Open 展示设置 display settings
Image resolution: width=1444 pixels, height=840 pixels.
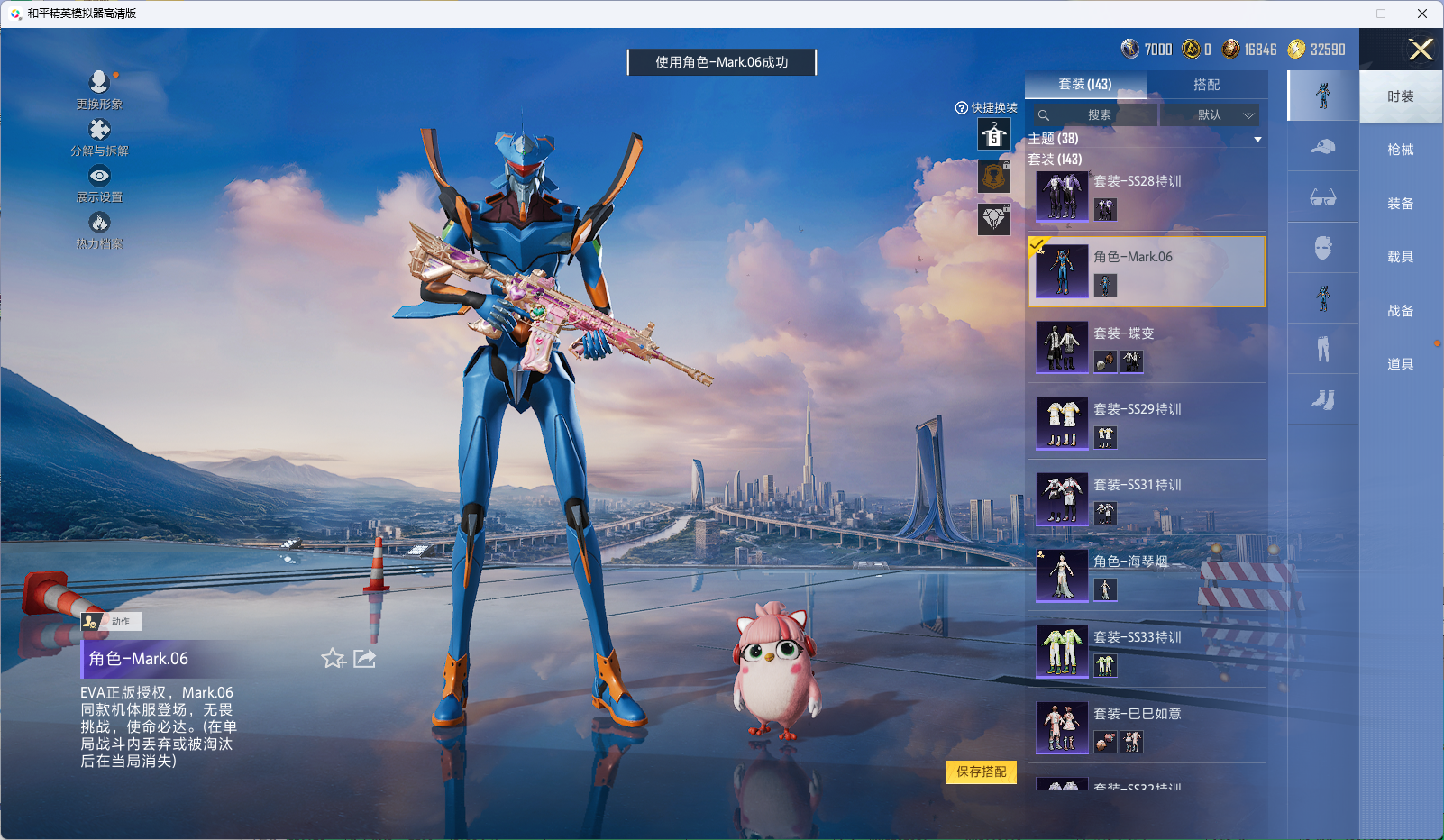tap(99, 184)
